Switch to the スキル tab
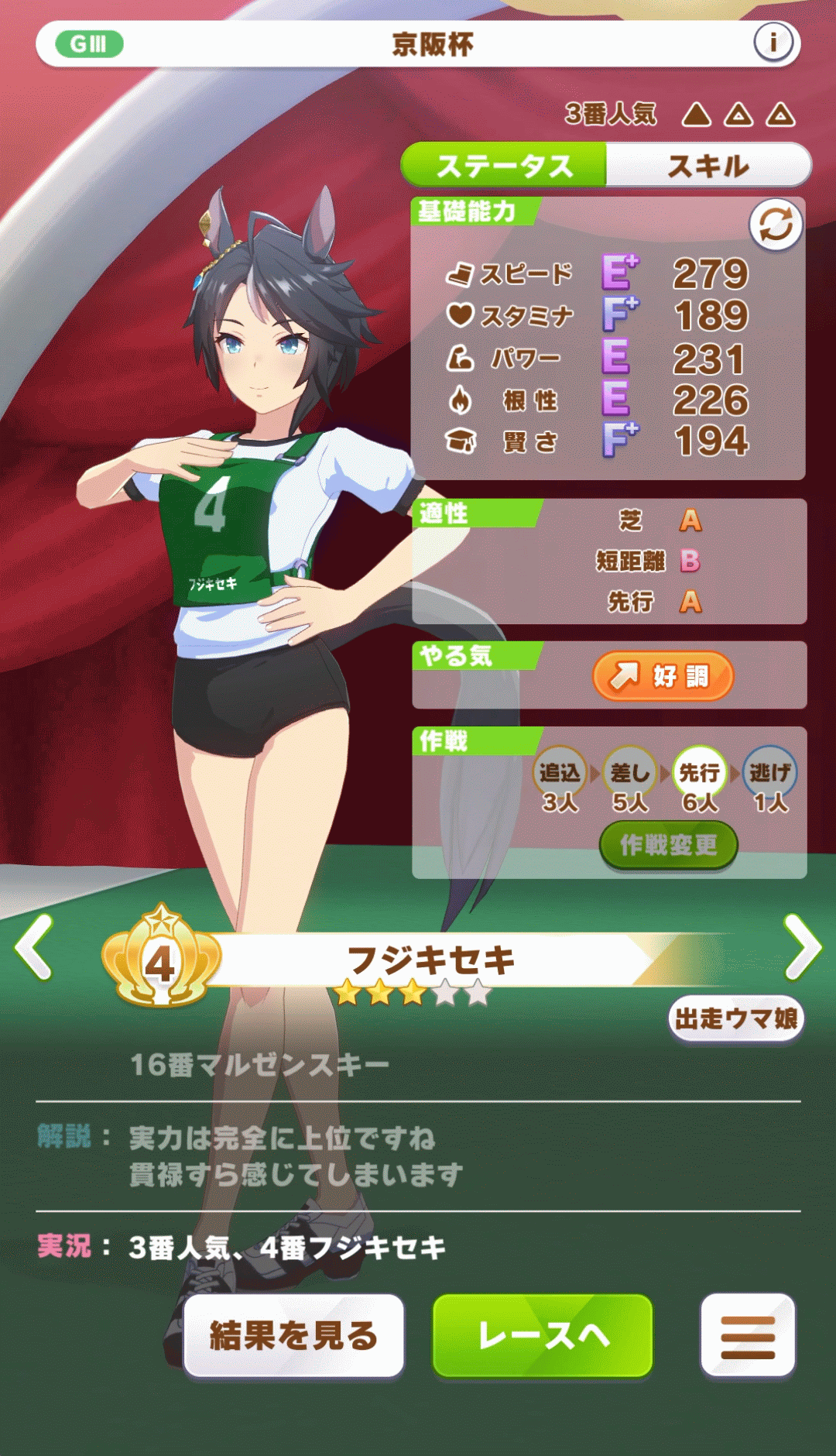Image resolution: width=836 pixels, height=1456 pixels. tap(708, 166)
